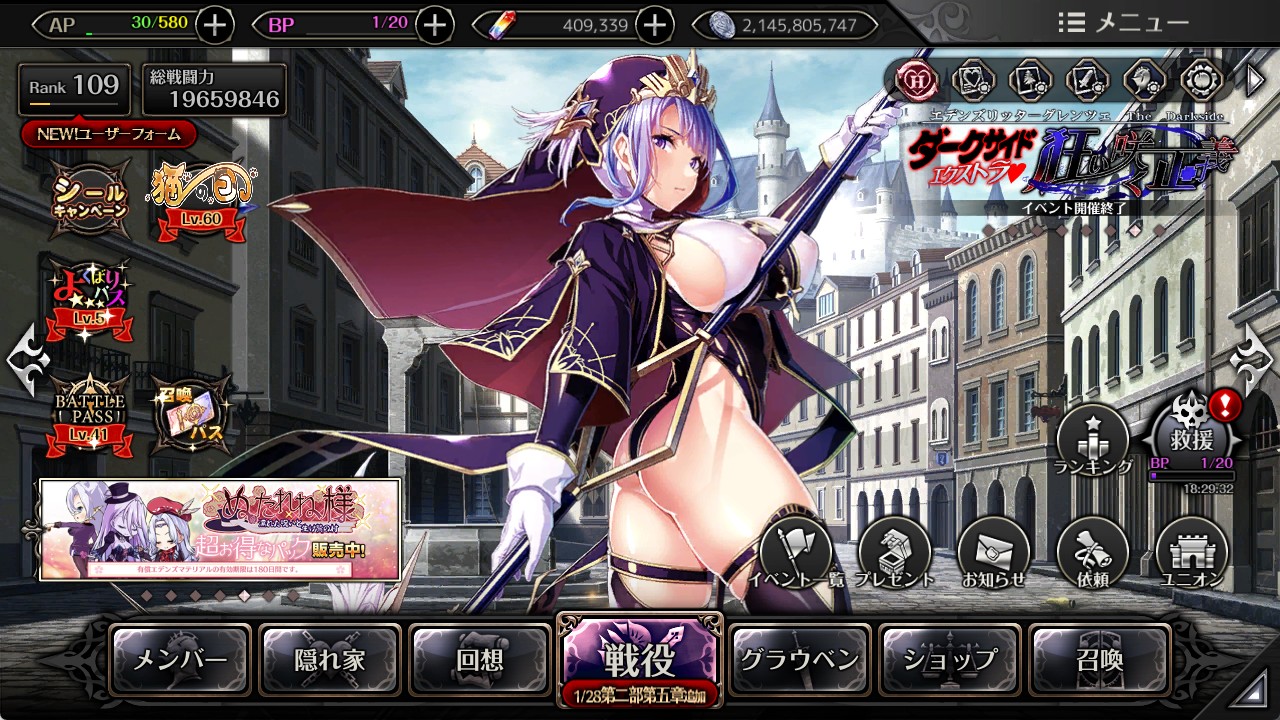The image size is (1280, 720).
Task: Open 回想 memories
Action: (480, 660)
